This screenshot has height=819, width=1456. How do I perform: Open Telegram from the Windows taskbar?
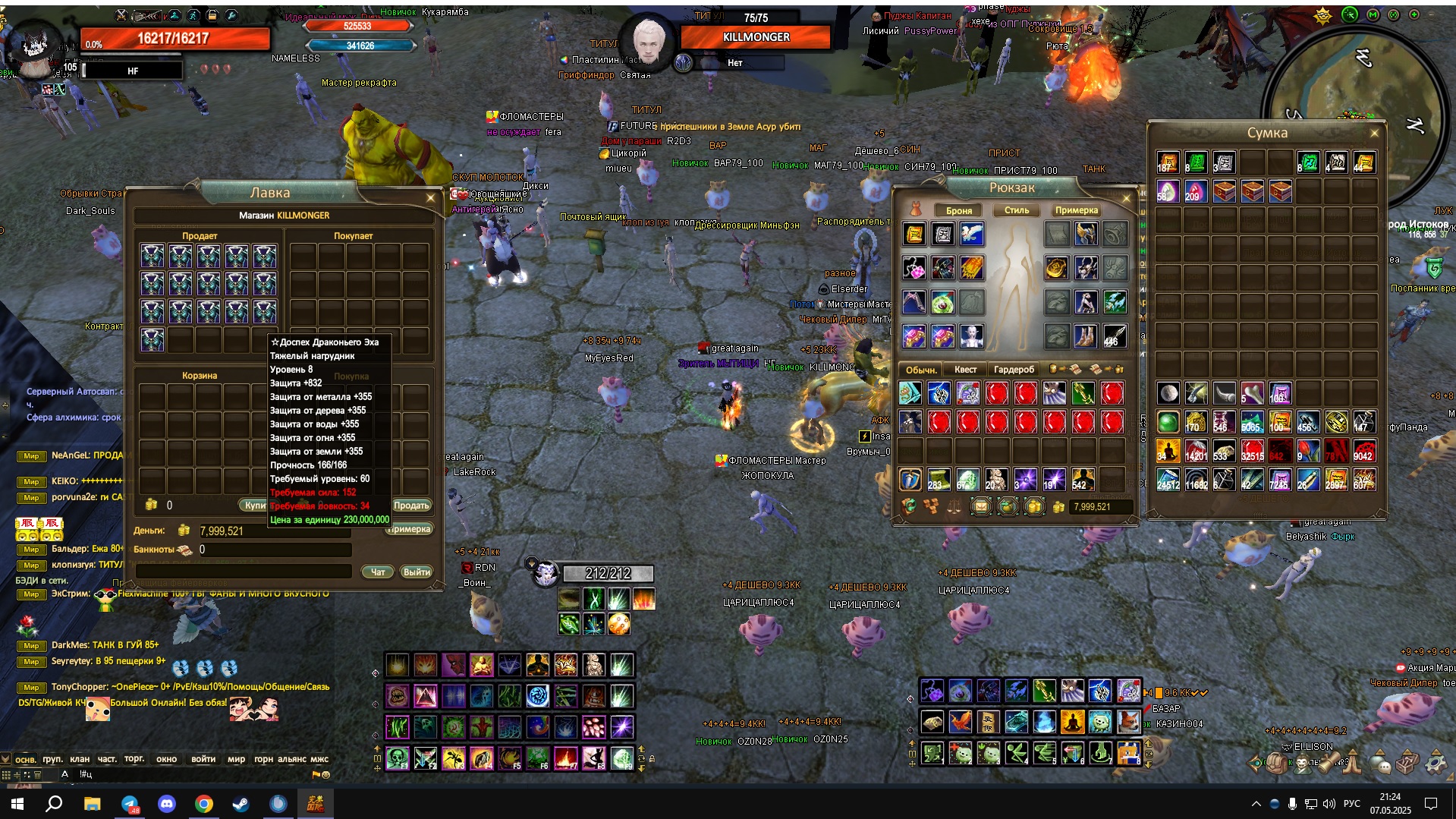point(130,804)
